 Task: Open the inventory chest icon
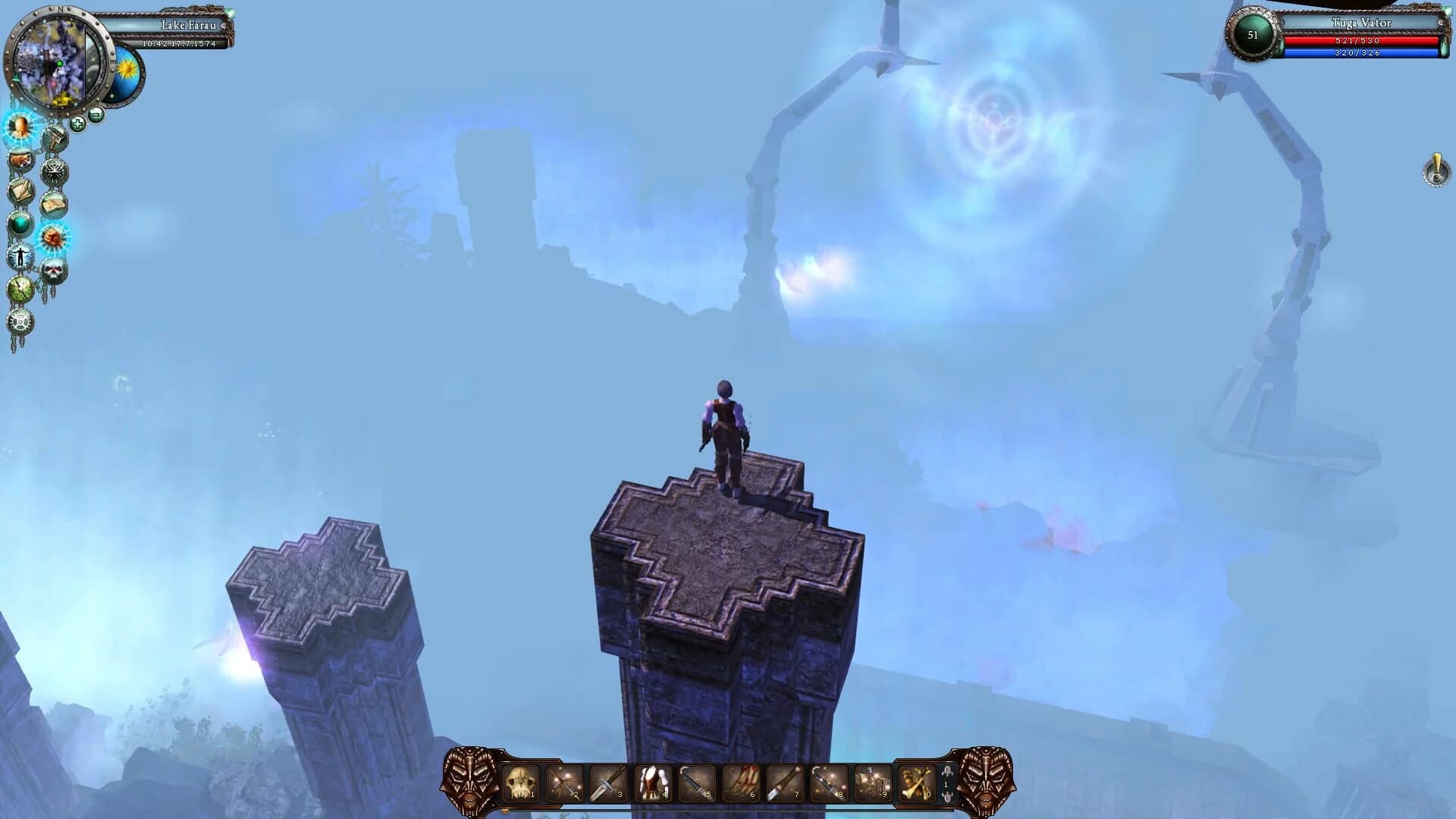coord(20,159)
